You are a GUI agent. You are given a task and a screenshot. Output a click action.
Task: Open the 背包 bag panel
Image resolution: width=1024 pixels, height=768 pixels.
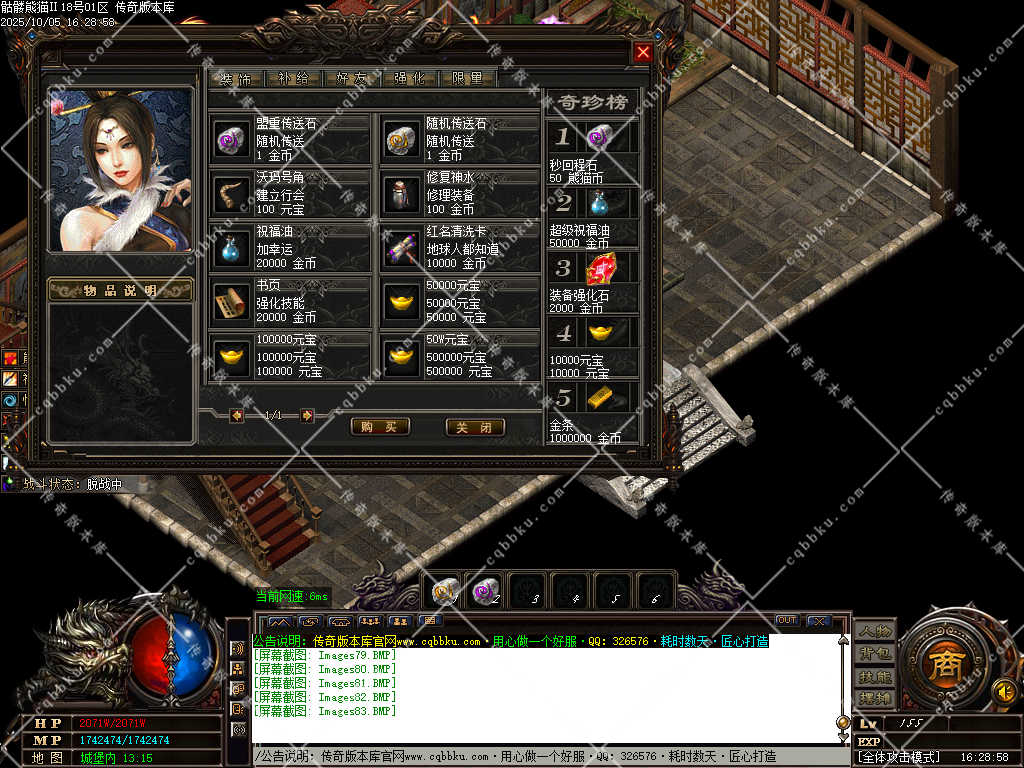click(x=874, y=654)
